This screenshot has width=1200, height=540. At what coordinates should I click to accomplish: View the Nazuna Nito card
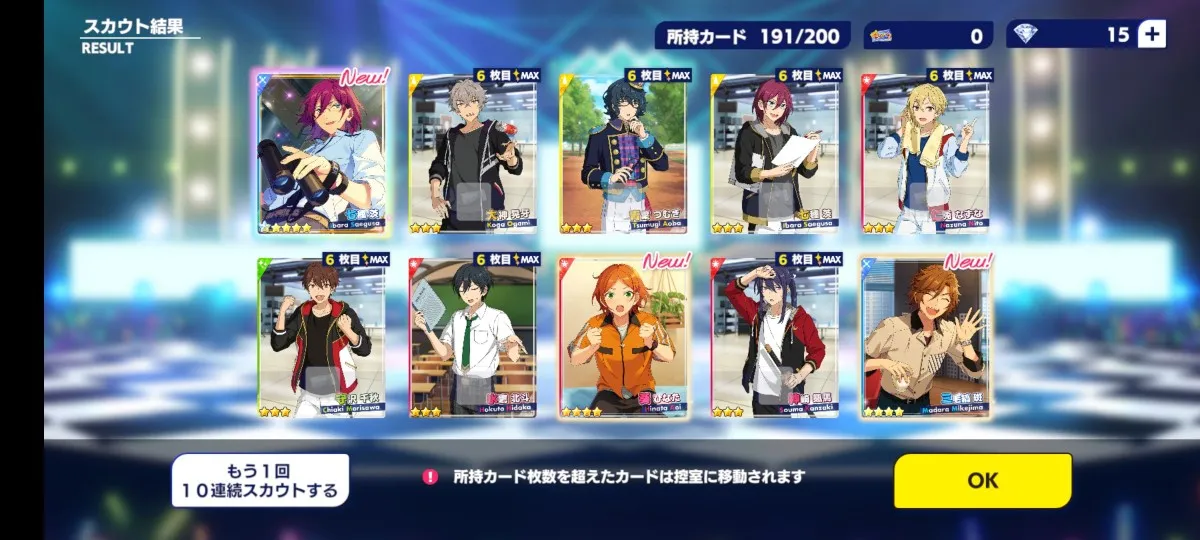click(926, 152)
